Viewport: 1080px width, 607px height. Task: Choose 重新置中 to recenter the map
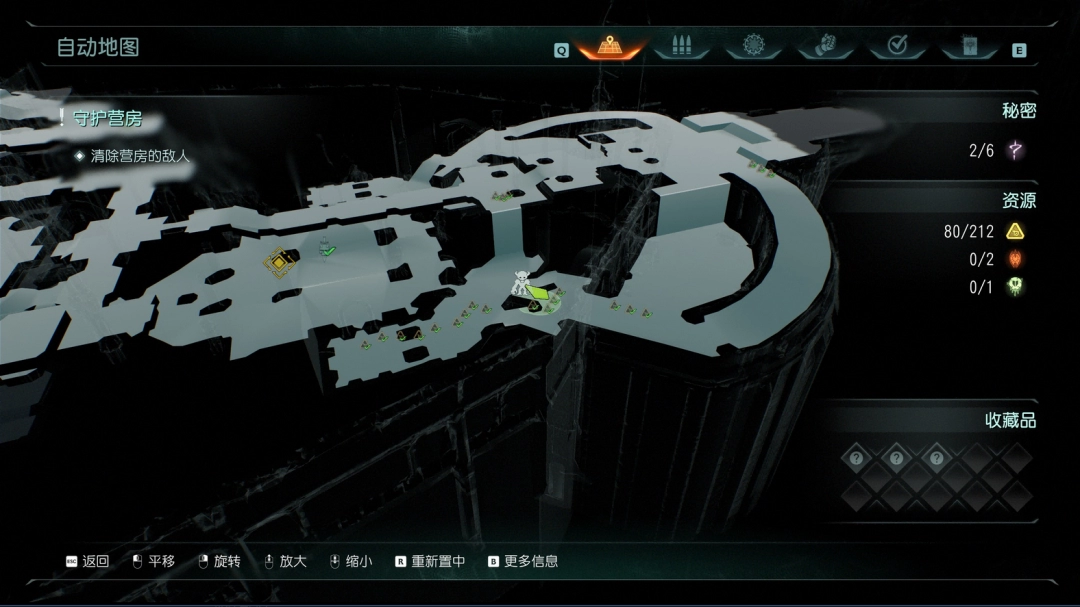(x=430, y=562)
